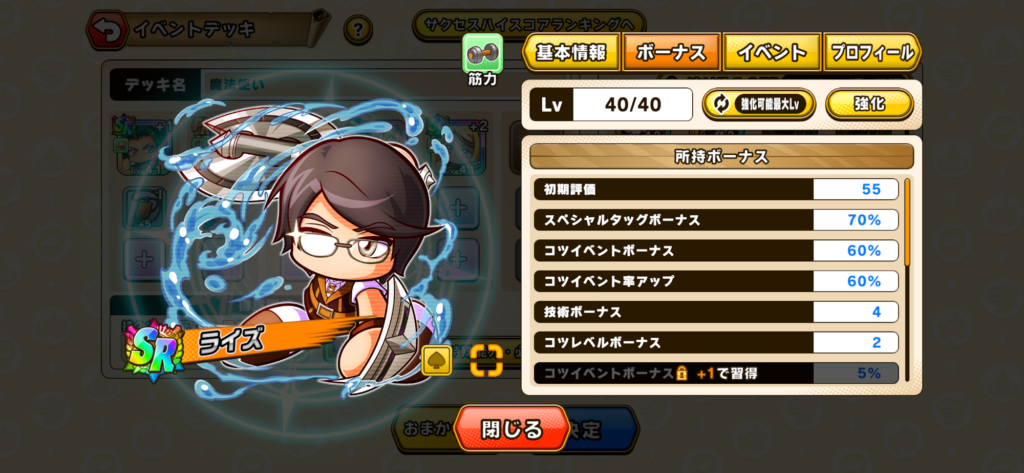1024x473 pixels.
Task: Open サクセスハイスコアランキング link
Action: coord(530,22)
